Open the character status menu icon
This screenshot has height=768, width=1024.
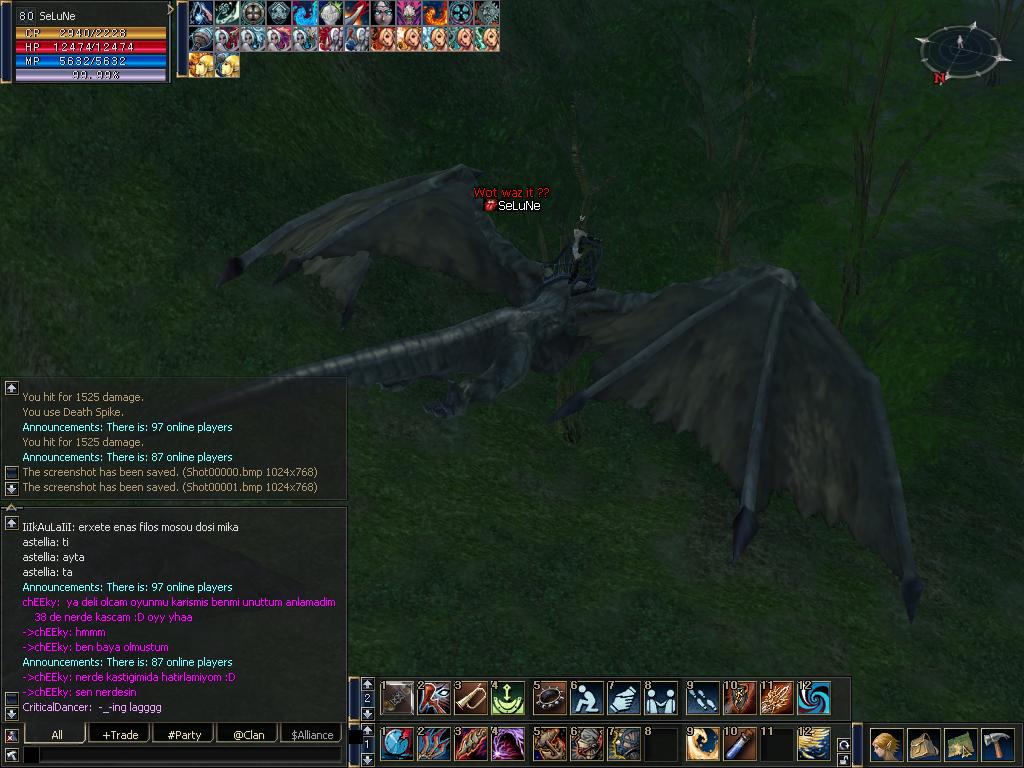tap(887, 745)
